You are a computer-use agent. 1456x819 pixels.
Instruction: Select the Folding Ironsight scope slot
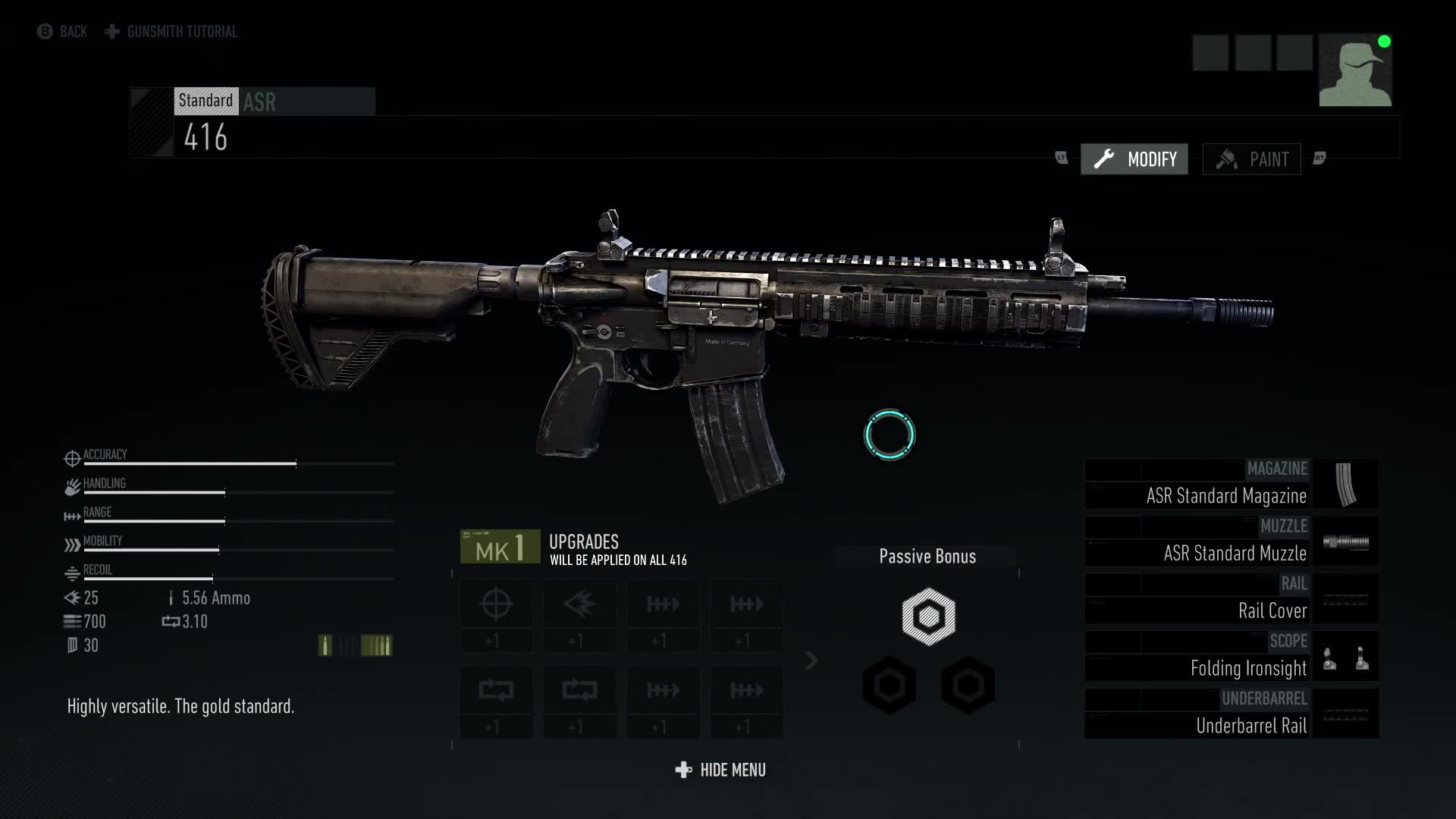point(1231,657)
